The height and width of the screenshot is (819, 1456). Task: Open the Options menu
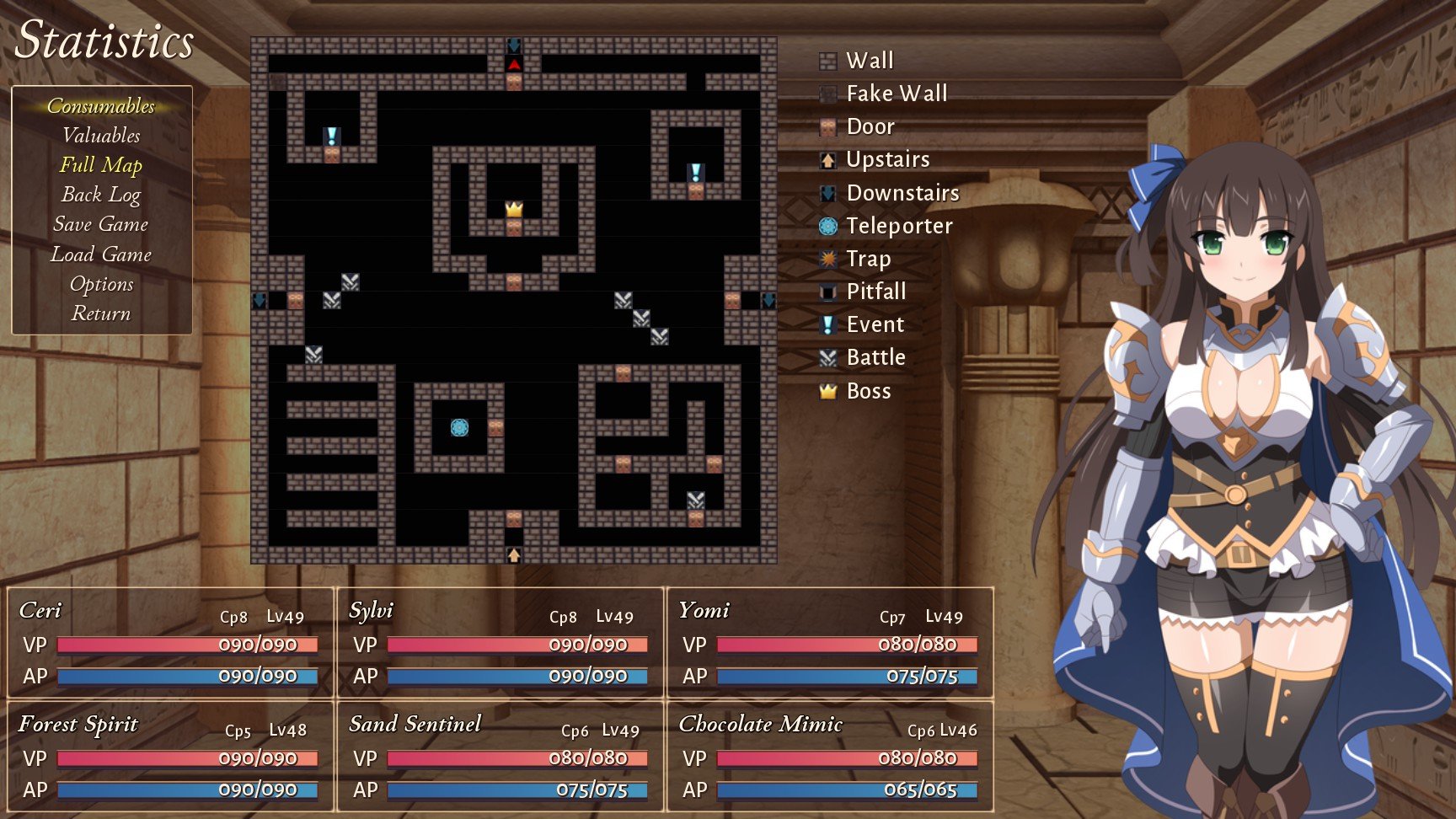click(x=101, y=284)
